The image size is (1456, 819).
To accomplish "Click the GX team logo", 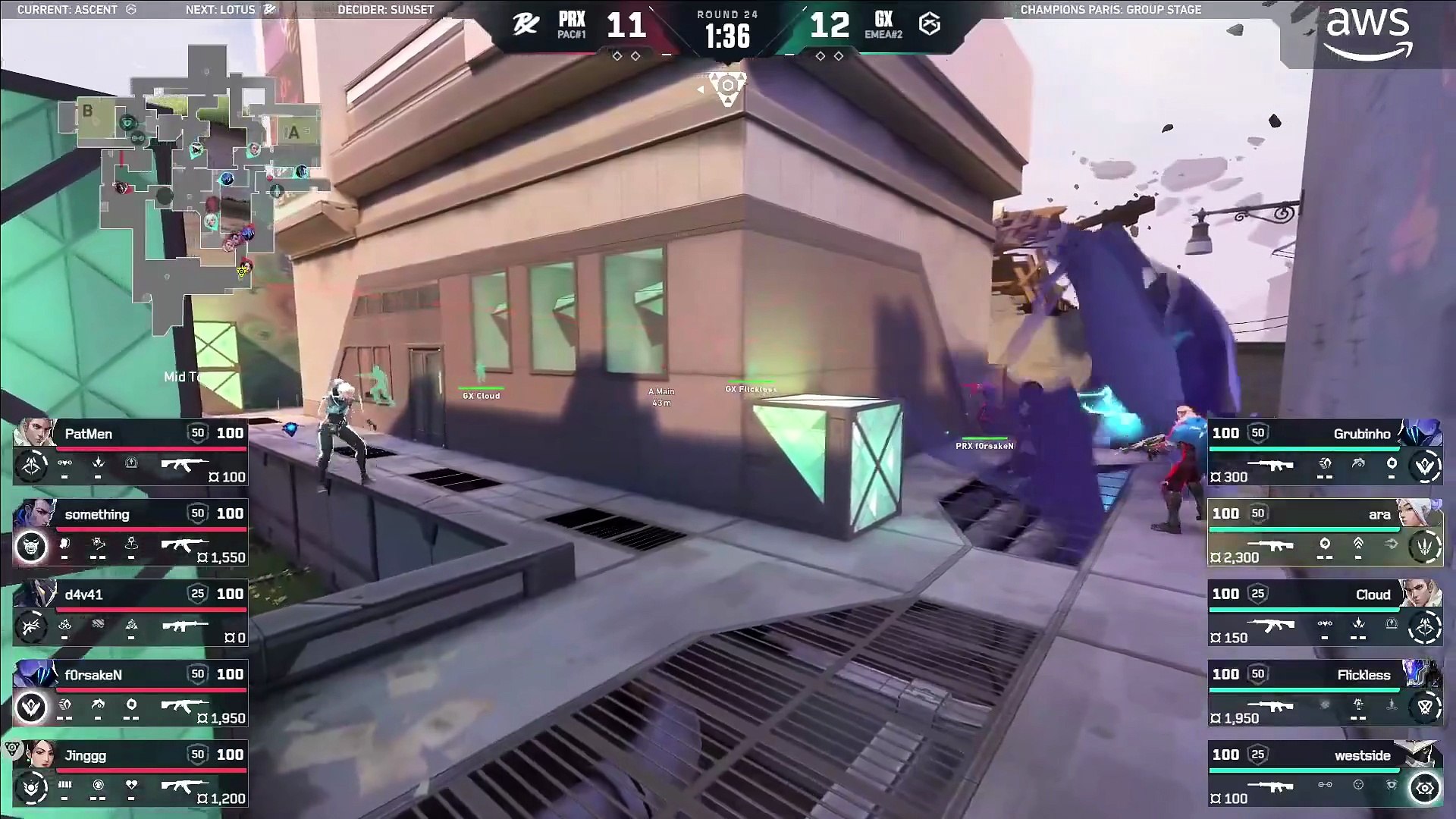I will 930,25.
